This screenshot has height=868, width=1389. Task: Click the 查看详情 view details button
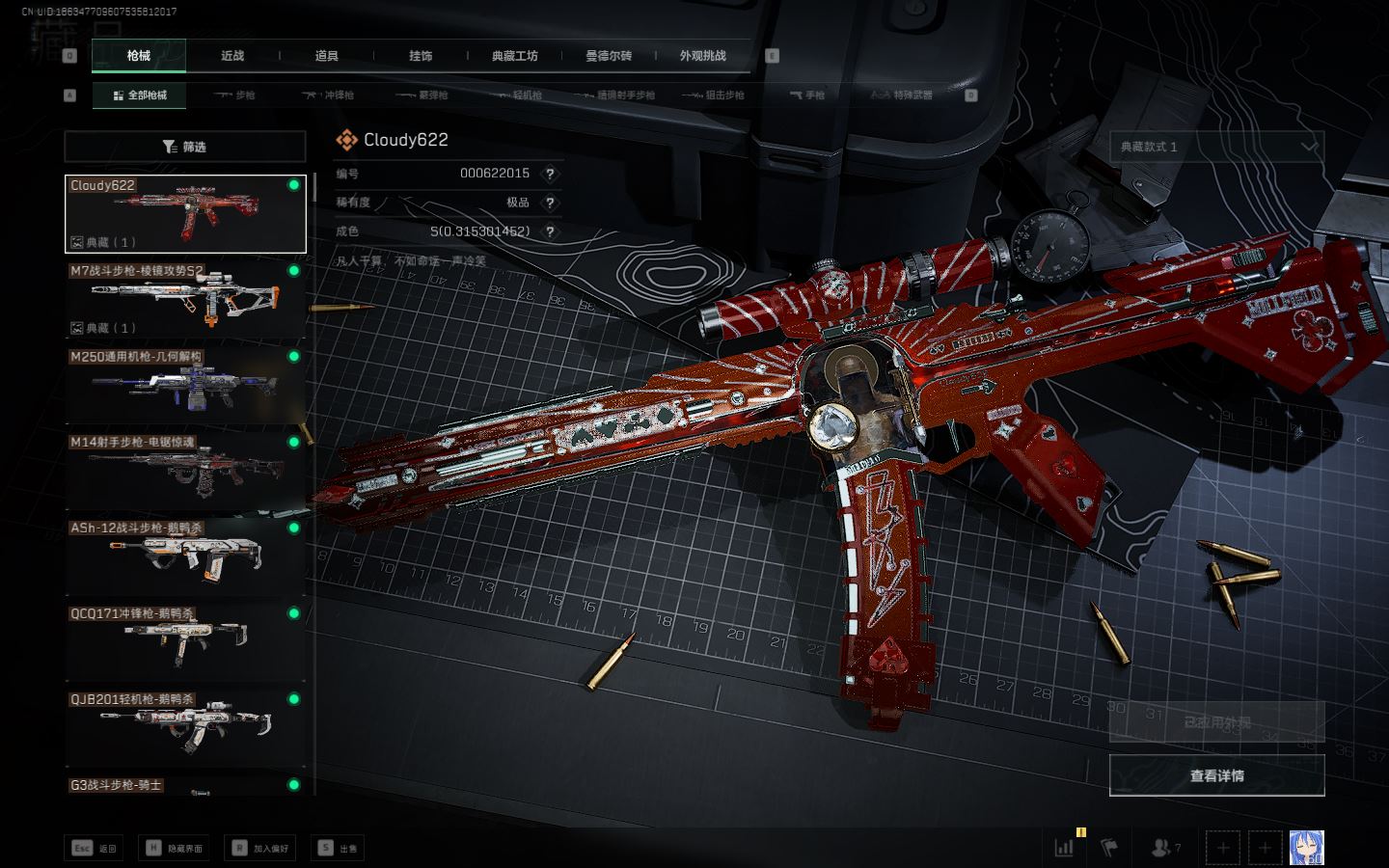tap(1216, 775)
